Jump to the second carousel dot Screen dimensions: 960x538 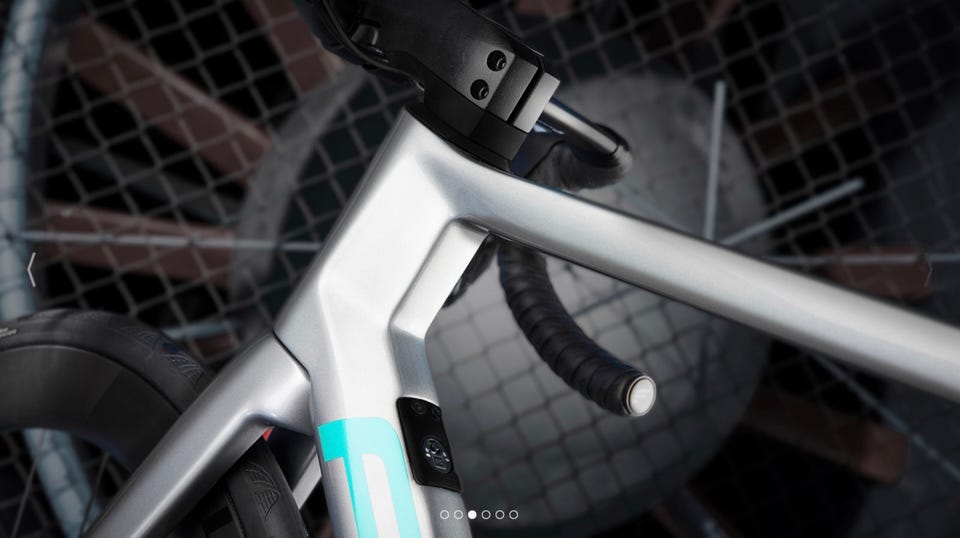tap(458, 514)
